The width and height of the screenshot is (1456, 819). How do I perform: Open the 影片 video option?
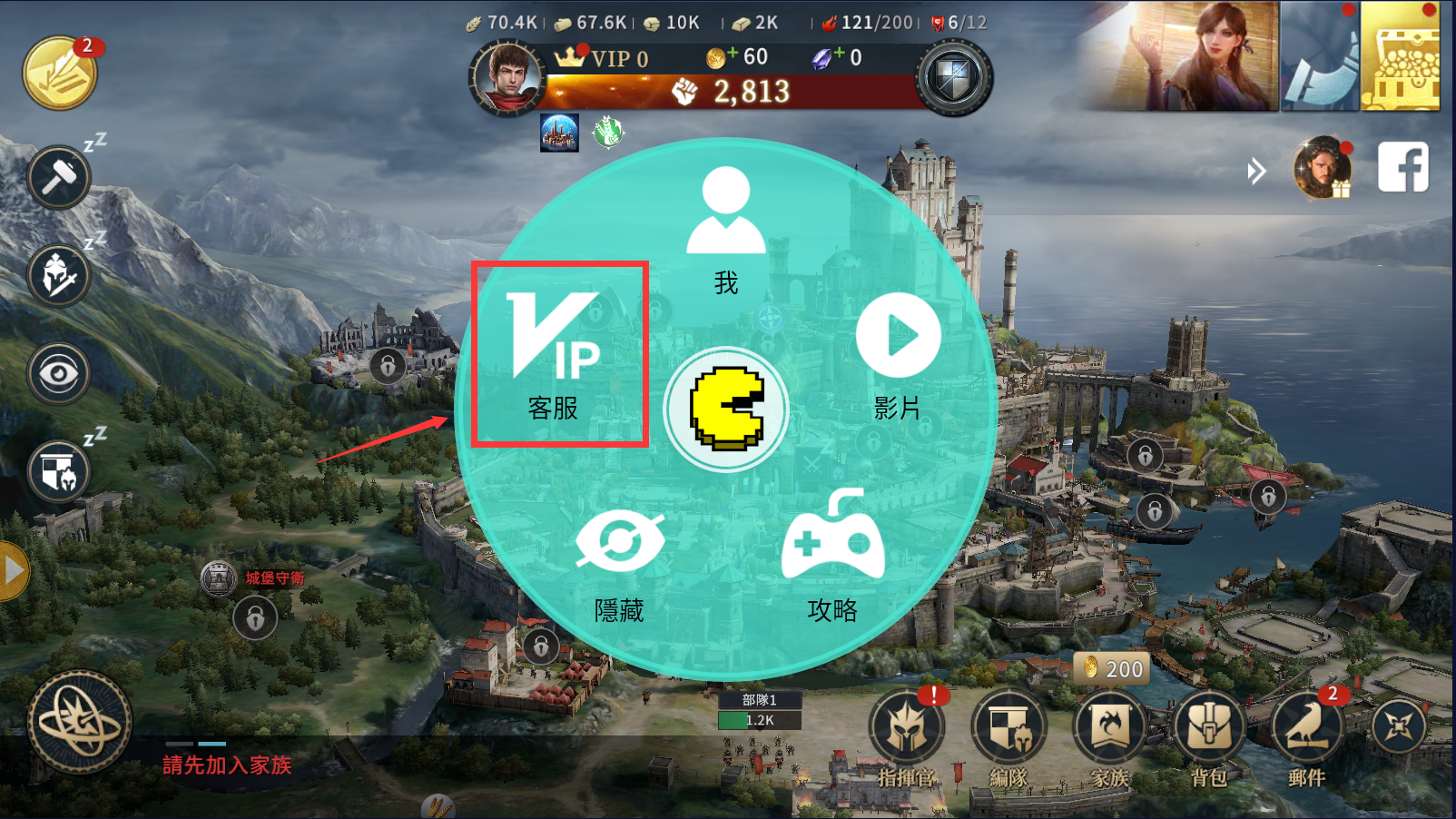coord(898,352)
